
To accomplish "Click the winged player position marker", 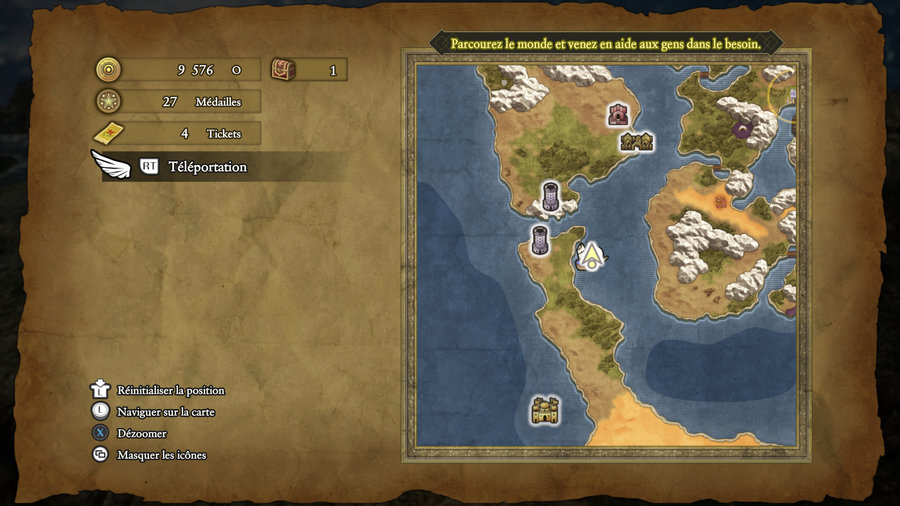I will coord(592,257).
